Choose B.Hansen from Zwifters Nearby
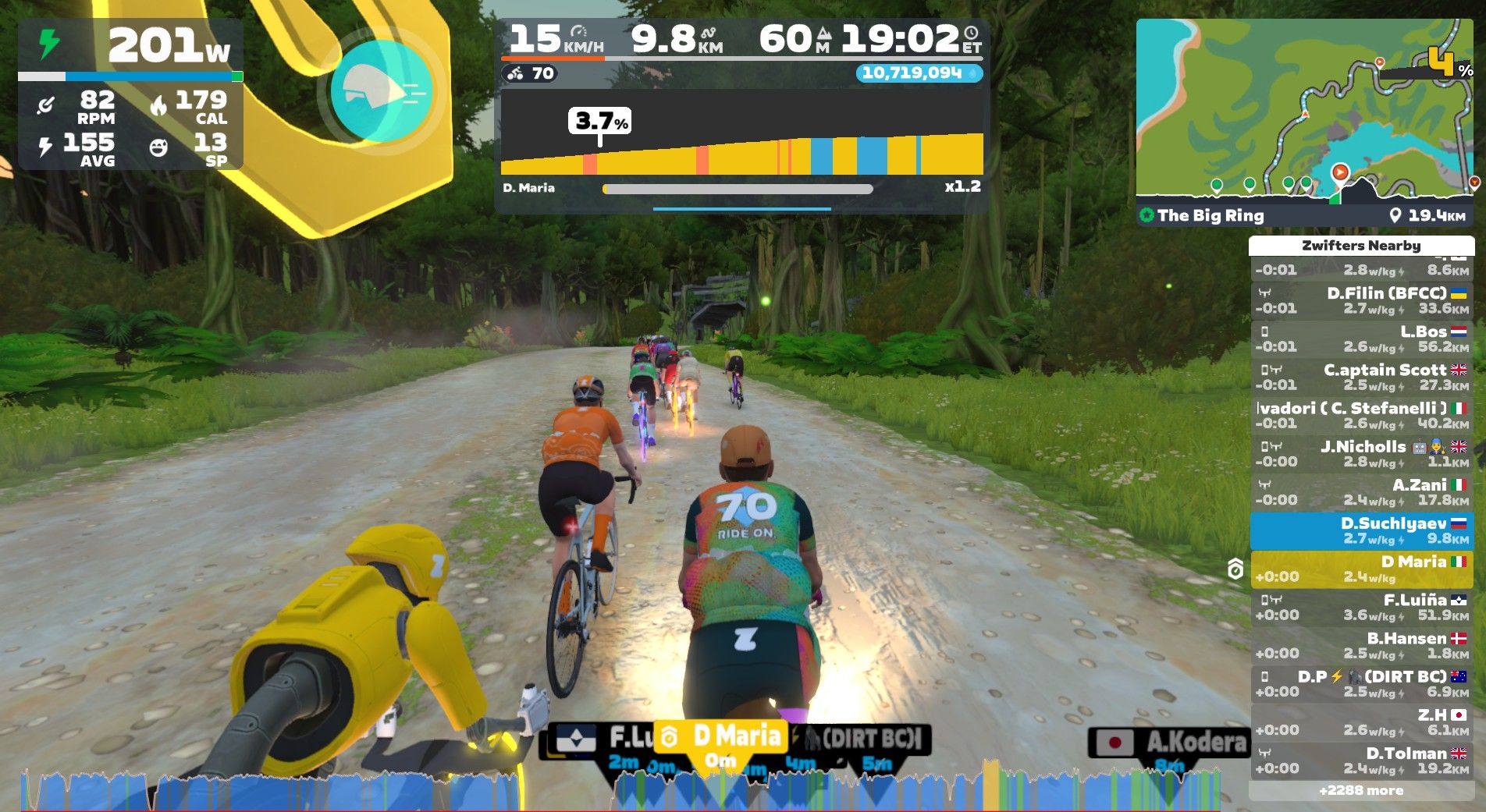This screenshot has width=1486, height=812. [1361, 645]
